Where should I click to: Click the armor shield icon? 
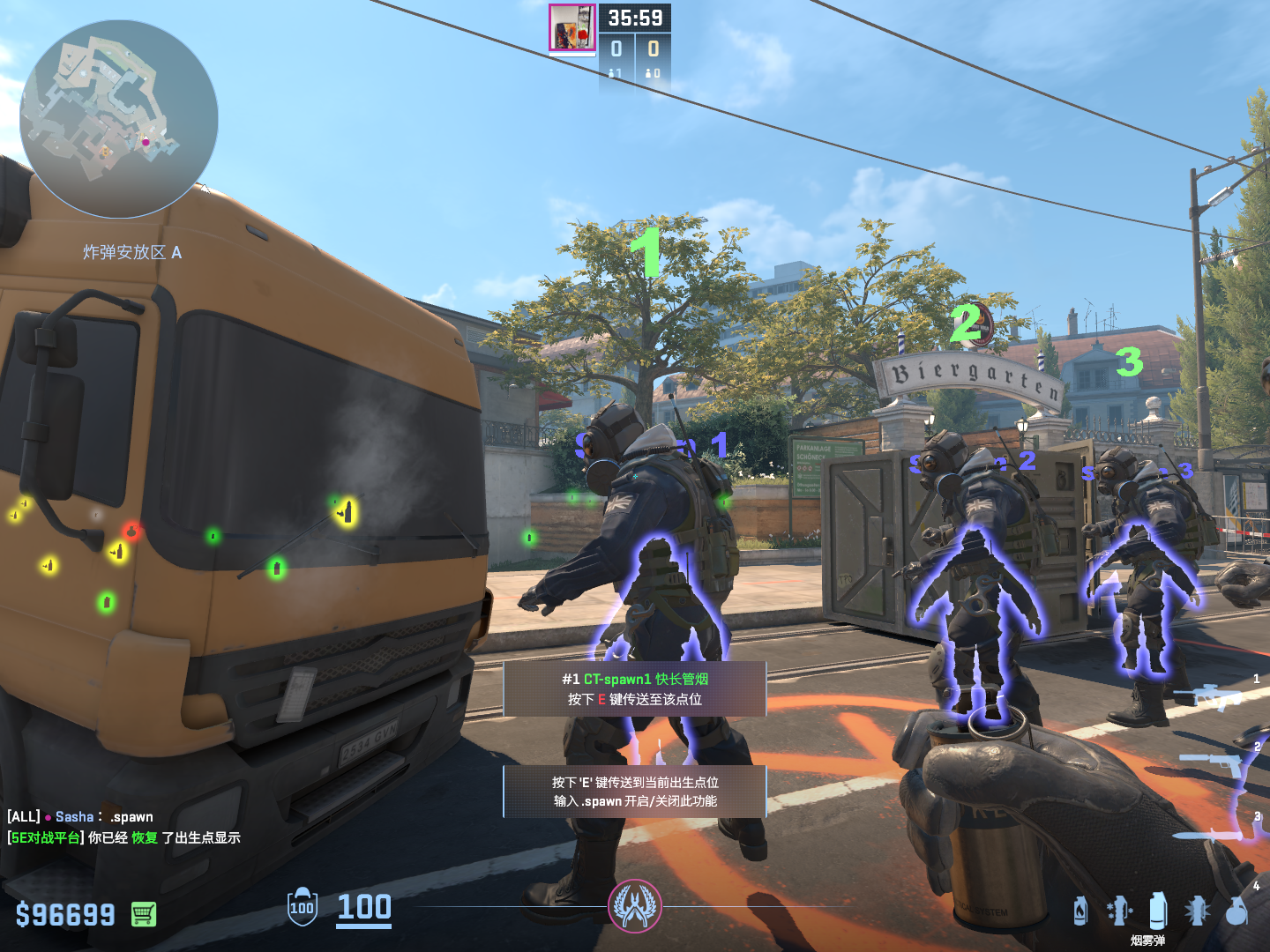click(303, 907)
